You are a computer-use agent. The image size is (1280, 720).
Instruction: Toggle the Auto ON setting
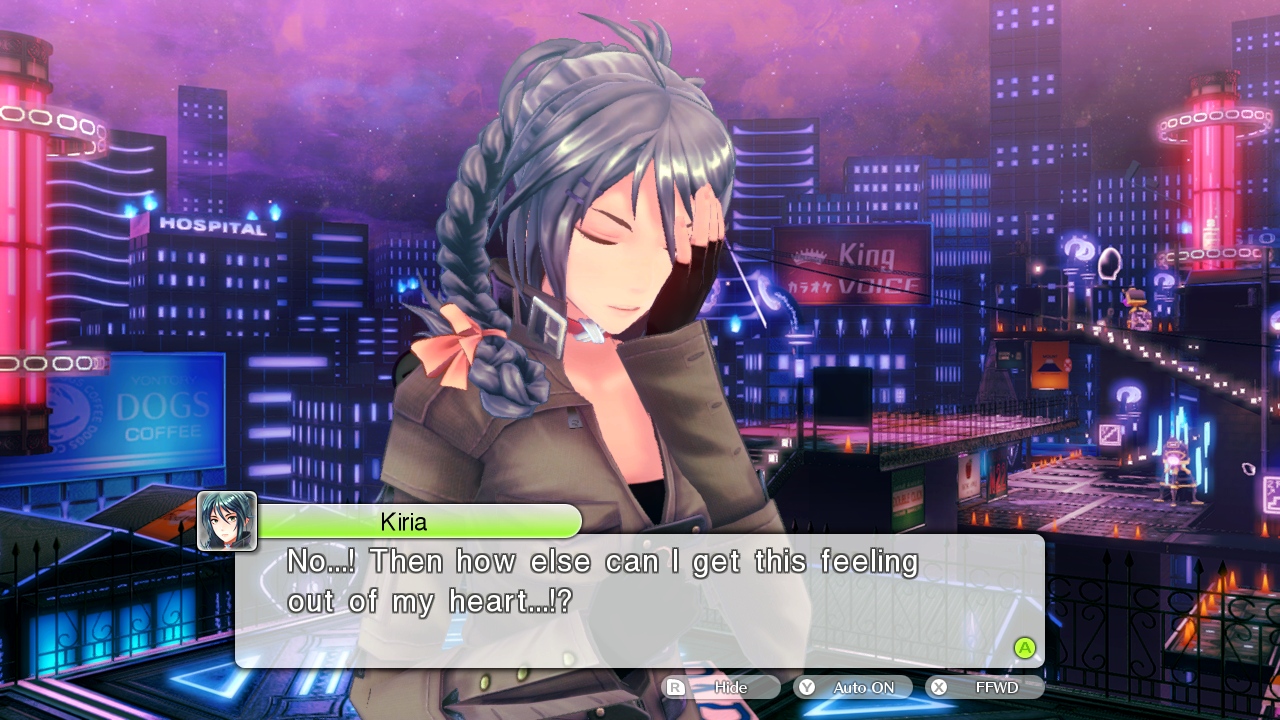click(853, 687)
